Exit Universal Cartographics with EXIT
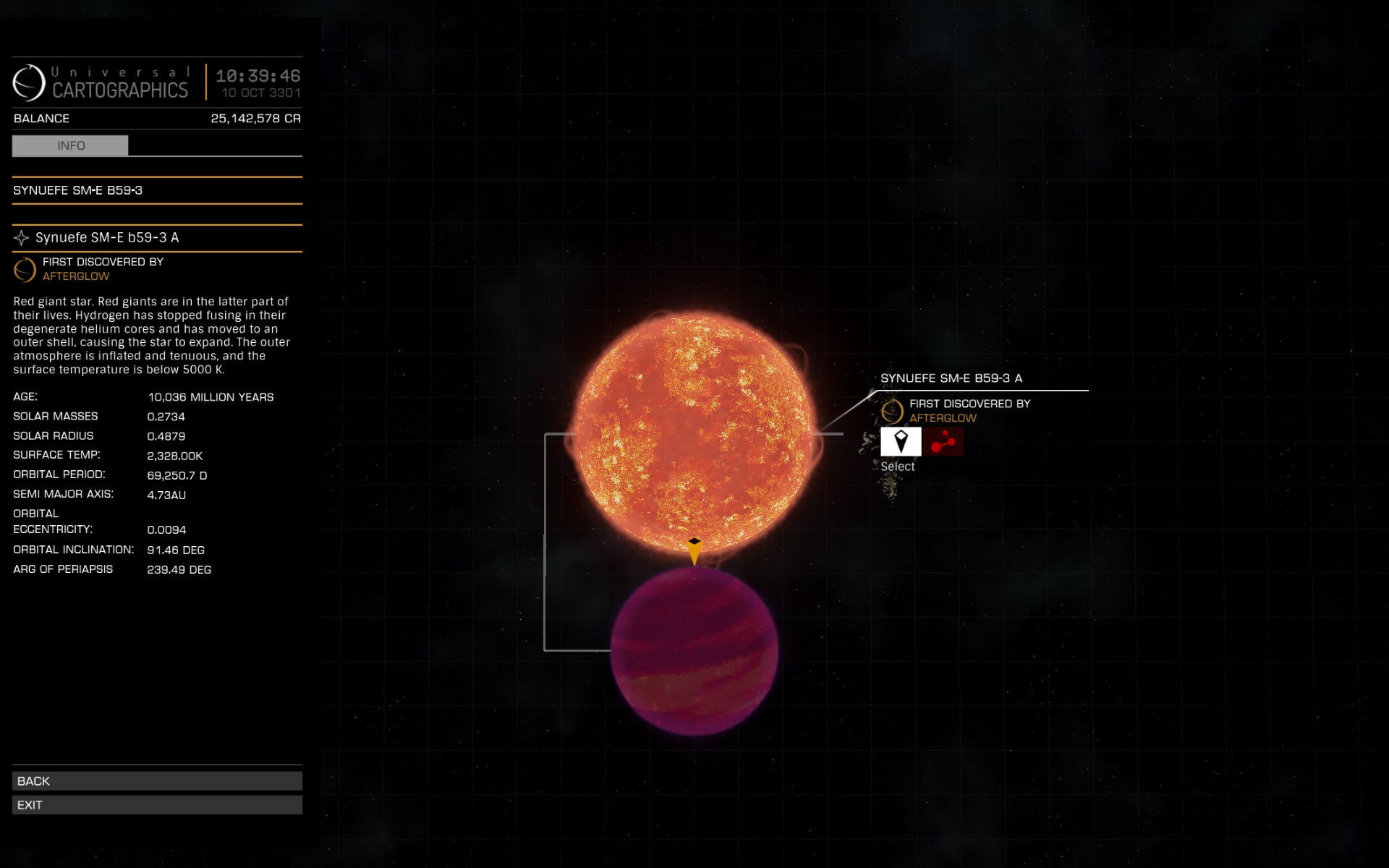 (157, 805)
